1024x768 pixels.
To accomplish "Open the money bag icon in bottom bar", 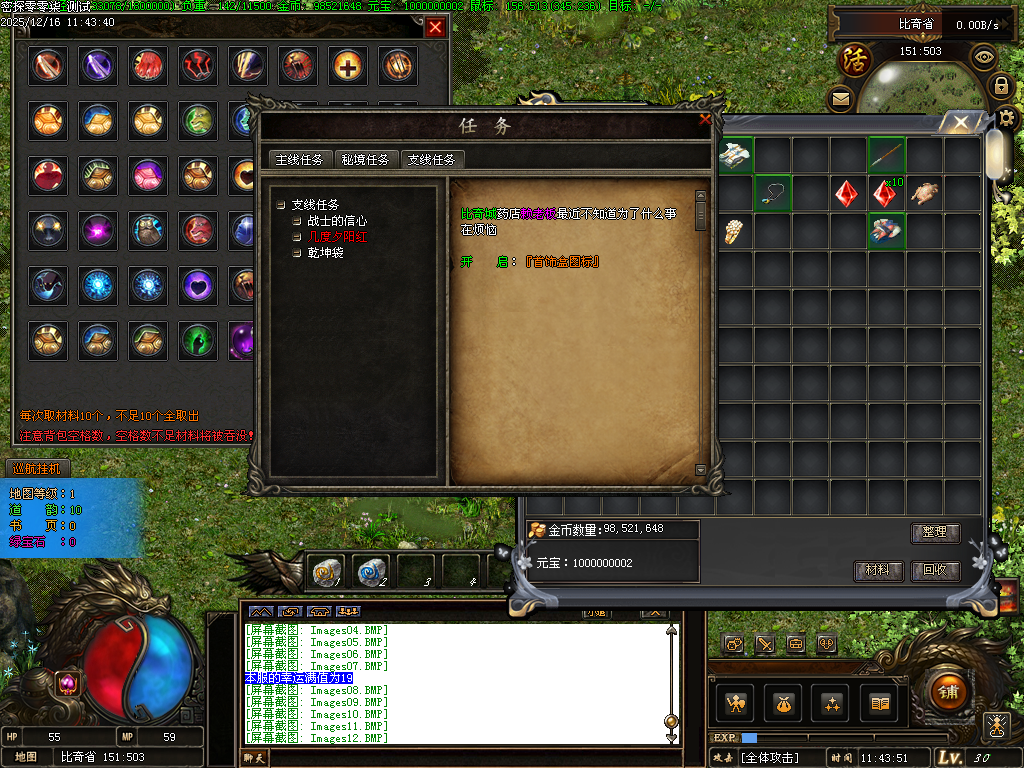I will click(x=783, y=703).
